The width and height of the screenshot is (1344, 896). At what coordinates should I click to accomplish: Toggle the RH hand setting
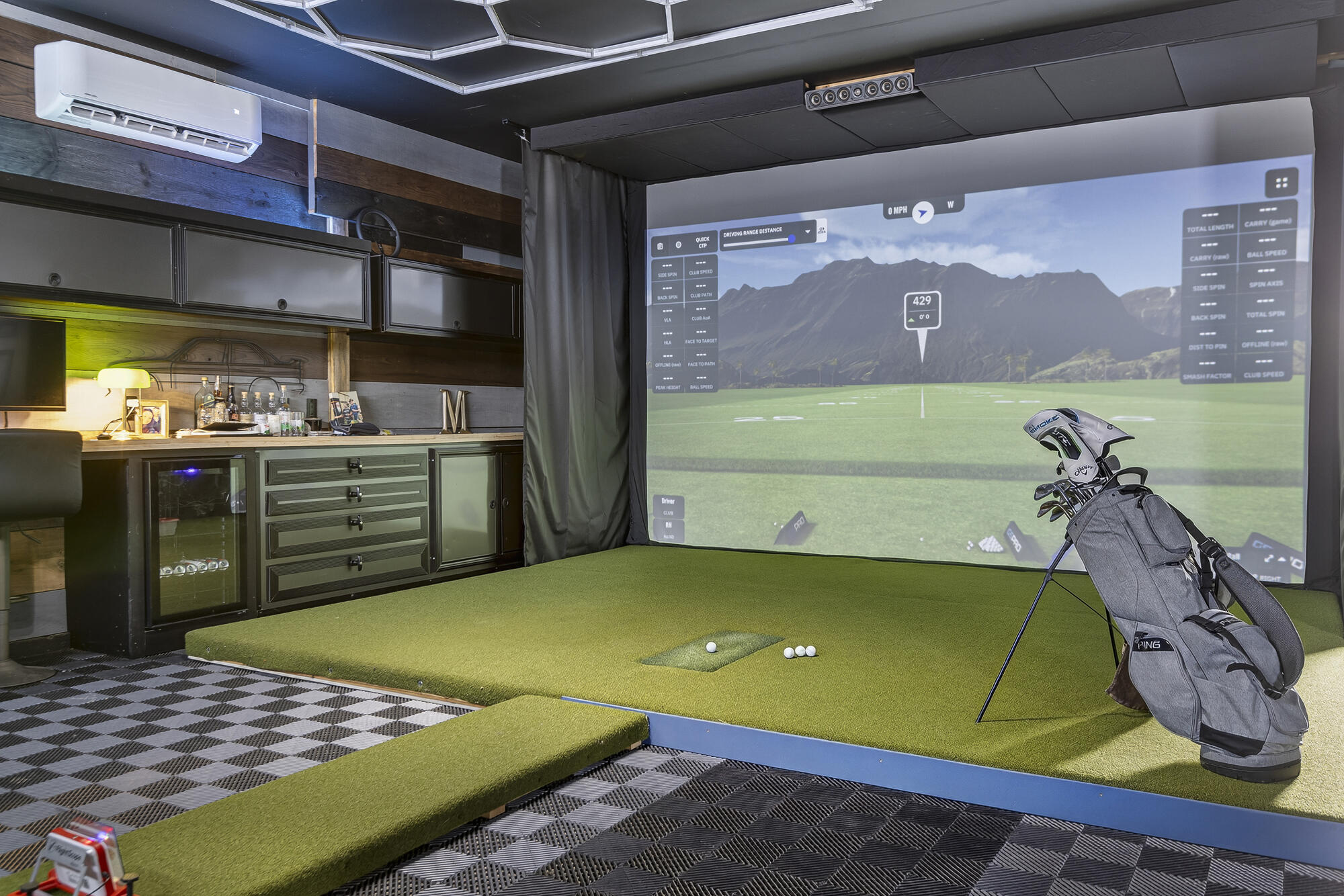click(668, 529)
